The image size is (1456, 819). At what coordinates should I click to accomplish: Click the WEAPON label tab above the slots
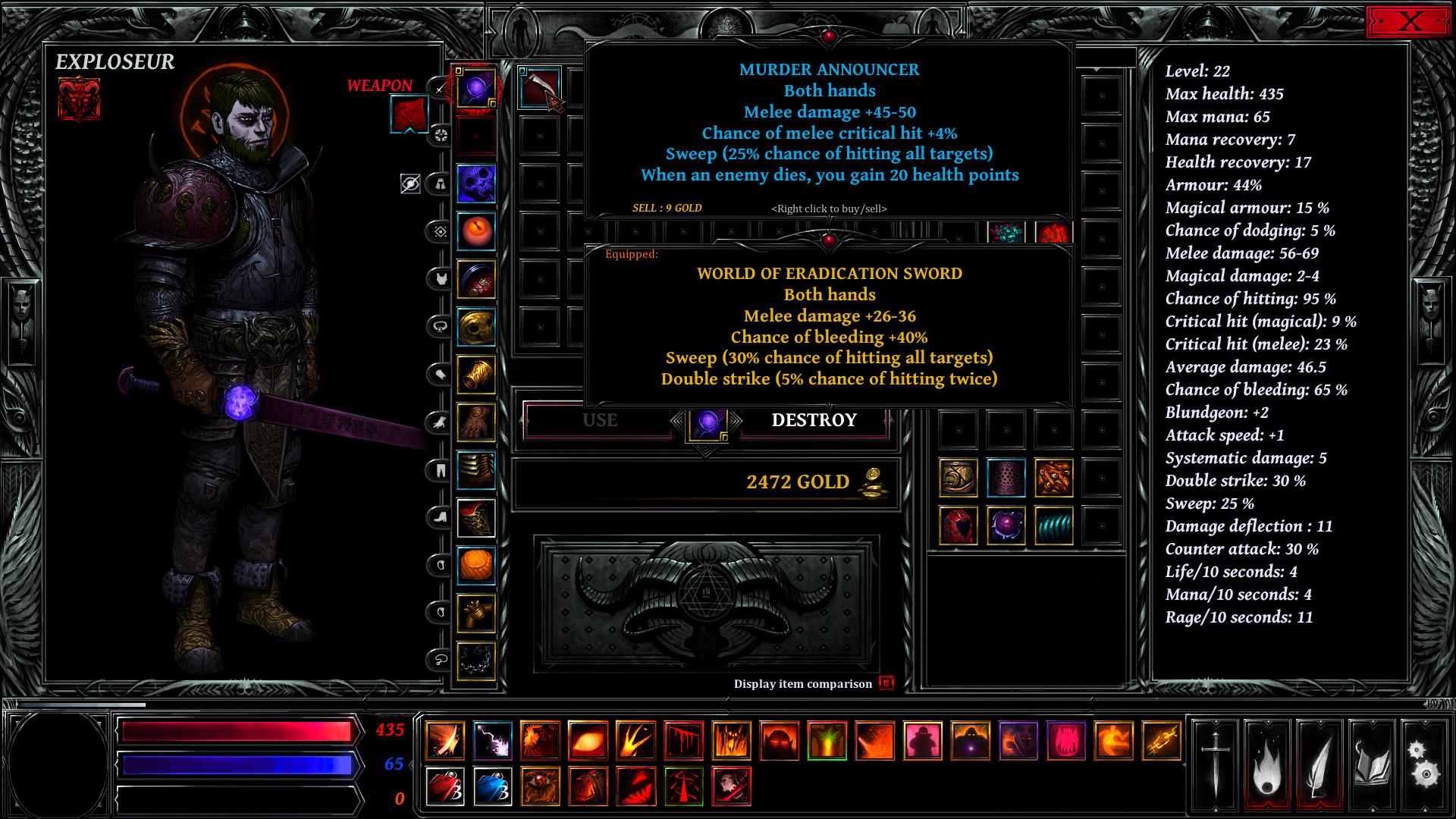click(380, 86)
